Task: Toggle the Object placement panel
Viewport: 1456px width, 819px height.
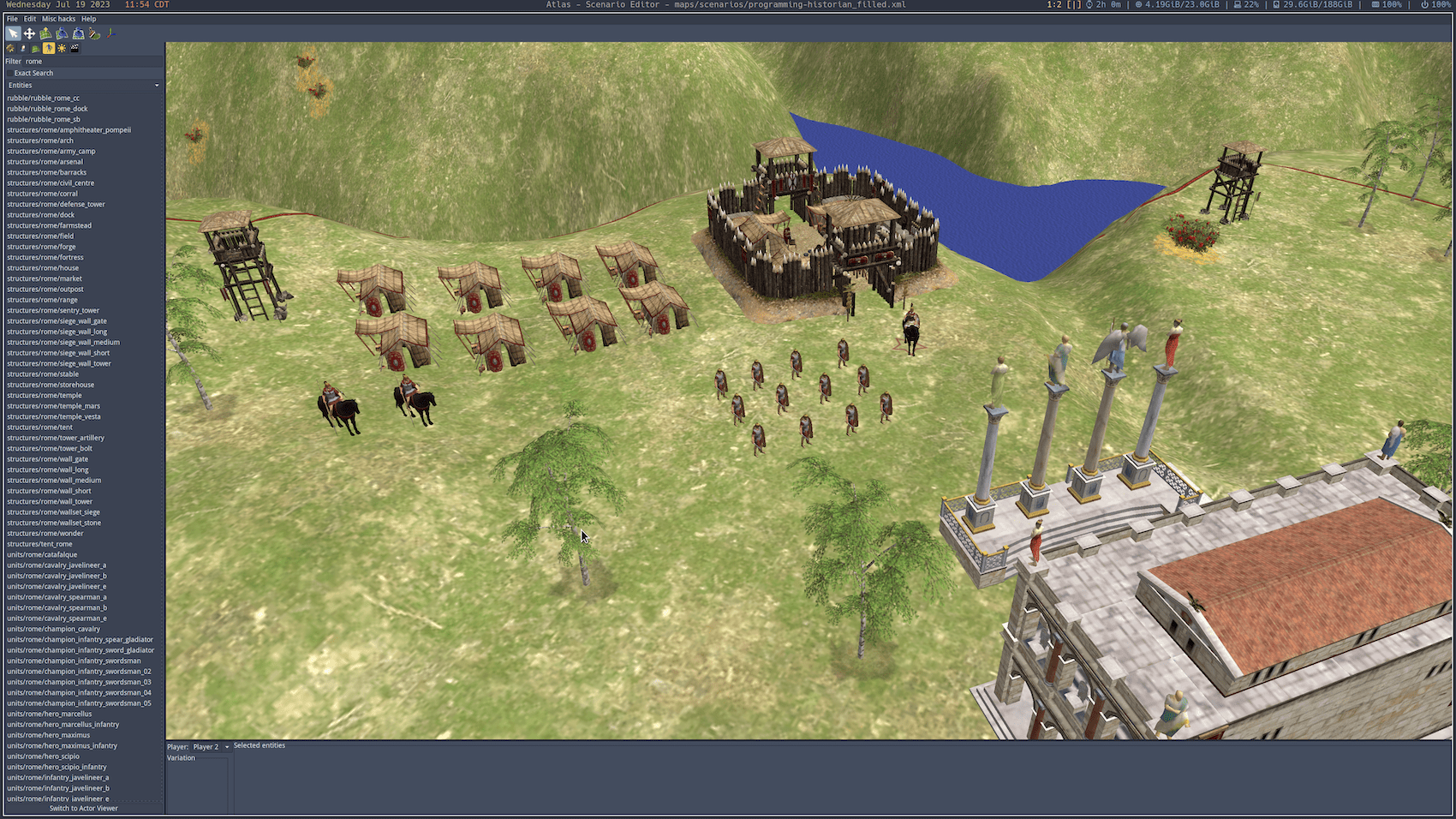Action: click(x=50, y=48)
